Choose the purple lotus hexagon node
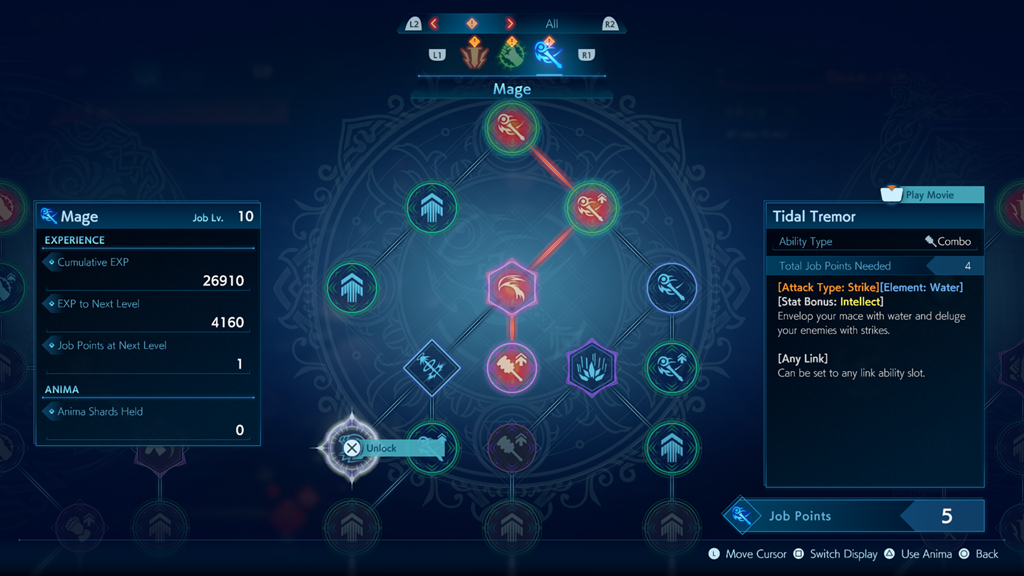This screenshot has width=1024, height=576. pyautogui.click(x=592, y=367)
